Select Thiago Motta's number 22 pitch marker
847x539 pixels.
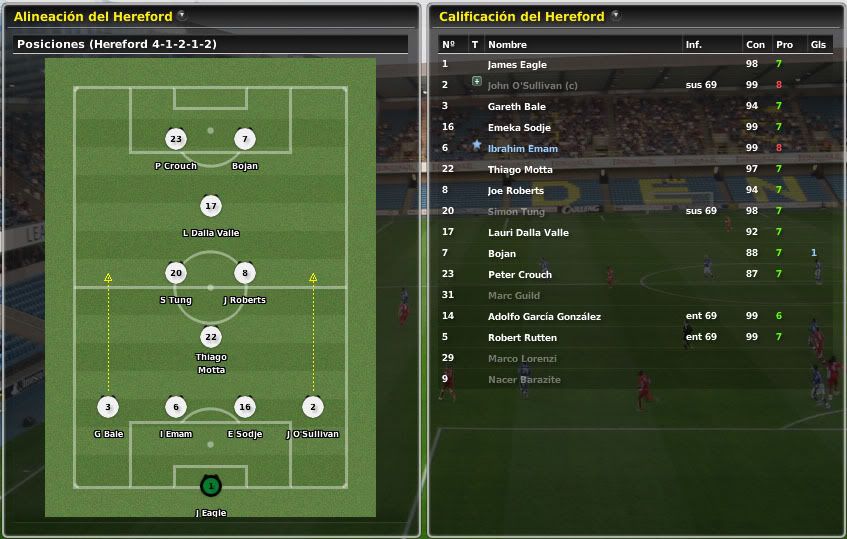pyautogui.click(x=210, y=337)
